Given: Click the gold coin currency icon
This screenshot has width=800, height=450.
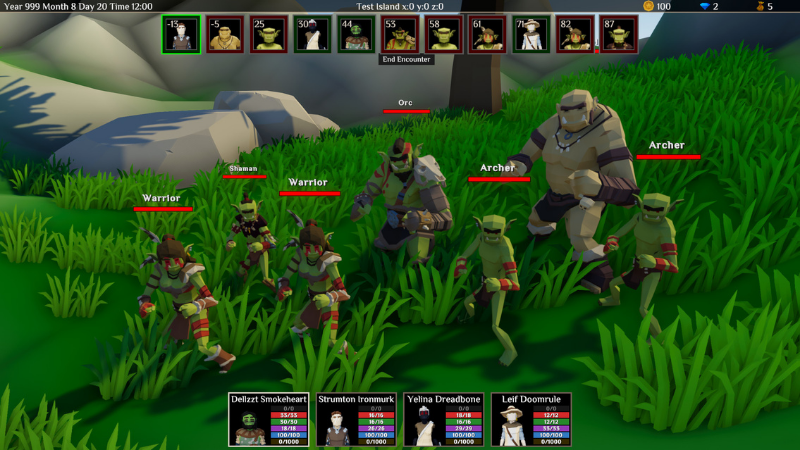Looking at the screenshot, I should [648, 7].
